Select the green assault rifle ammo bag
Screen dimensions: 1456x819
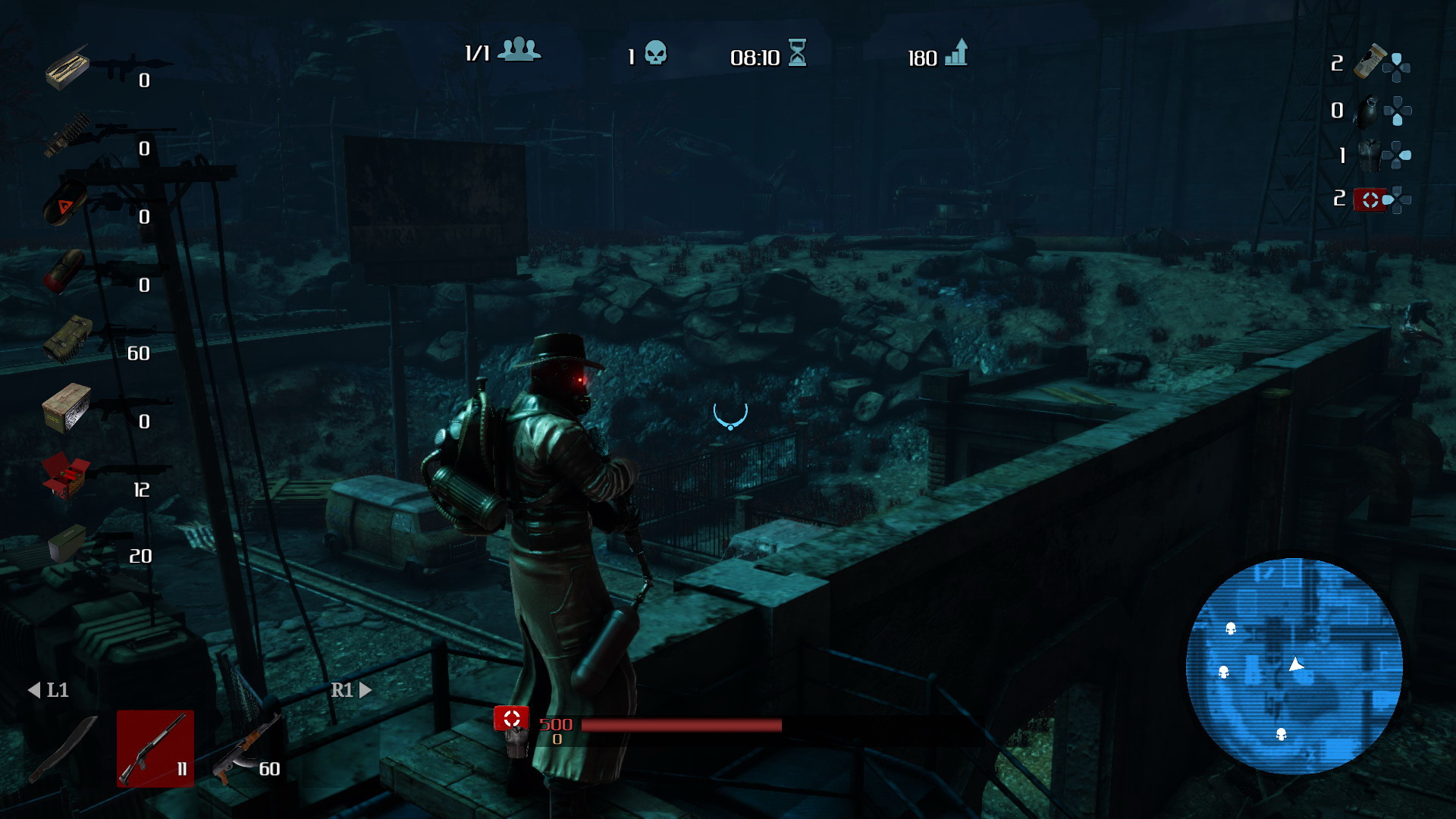[68, 338]
